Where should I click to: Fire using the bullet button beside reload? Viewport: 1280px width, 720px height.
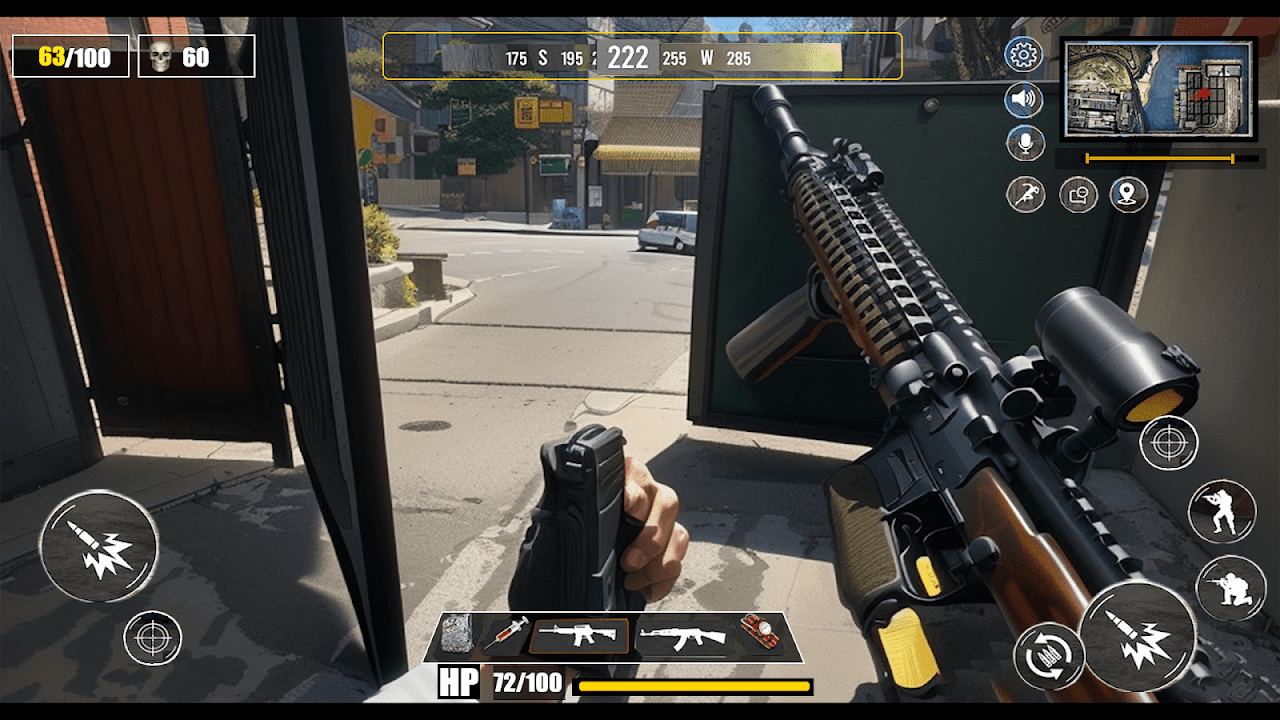point(1137,637)
